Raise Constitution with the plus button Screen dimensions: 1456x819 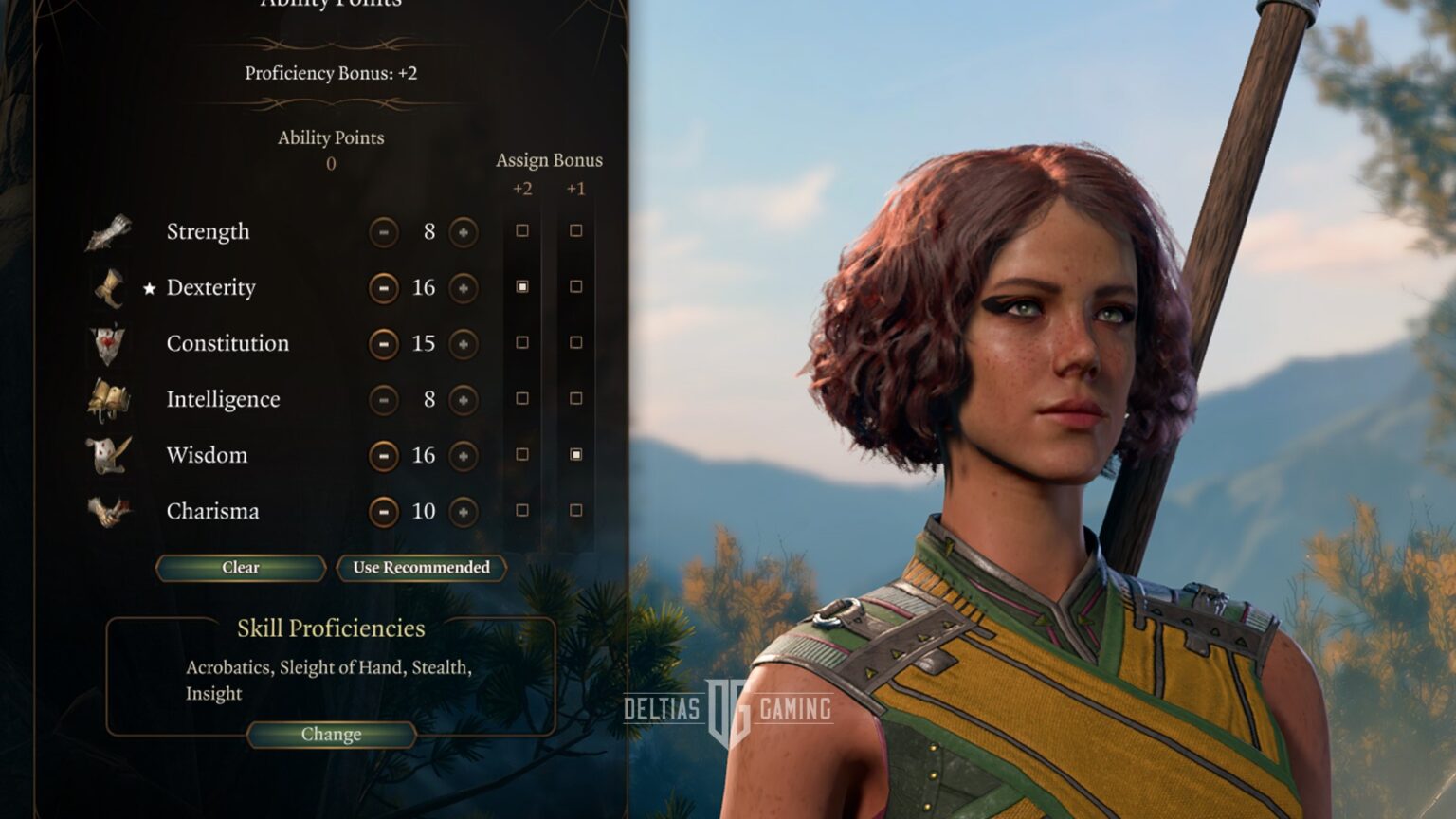[x=463, y=344]
